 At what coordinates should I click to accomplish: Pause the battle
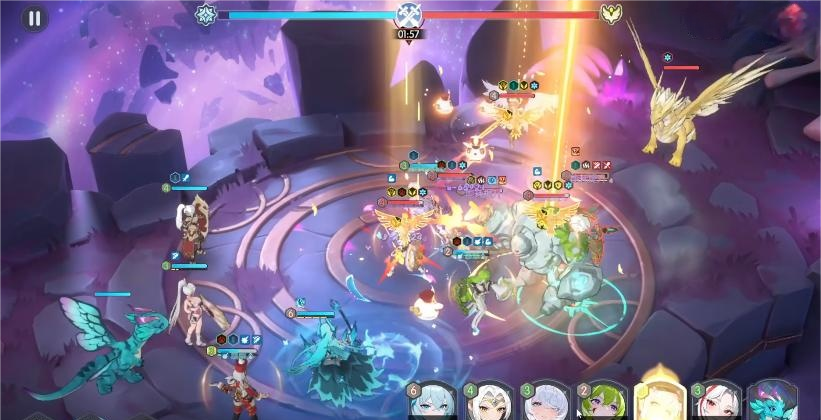click(35, 18)
